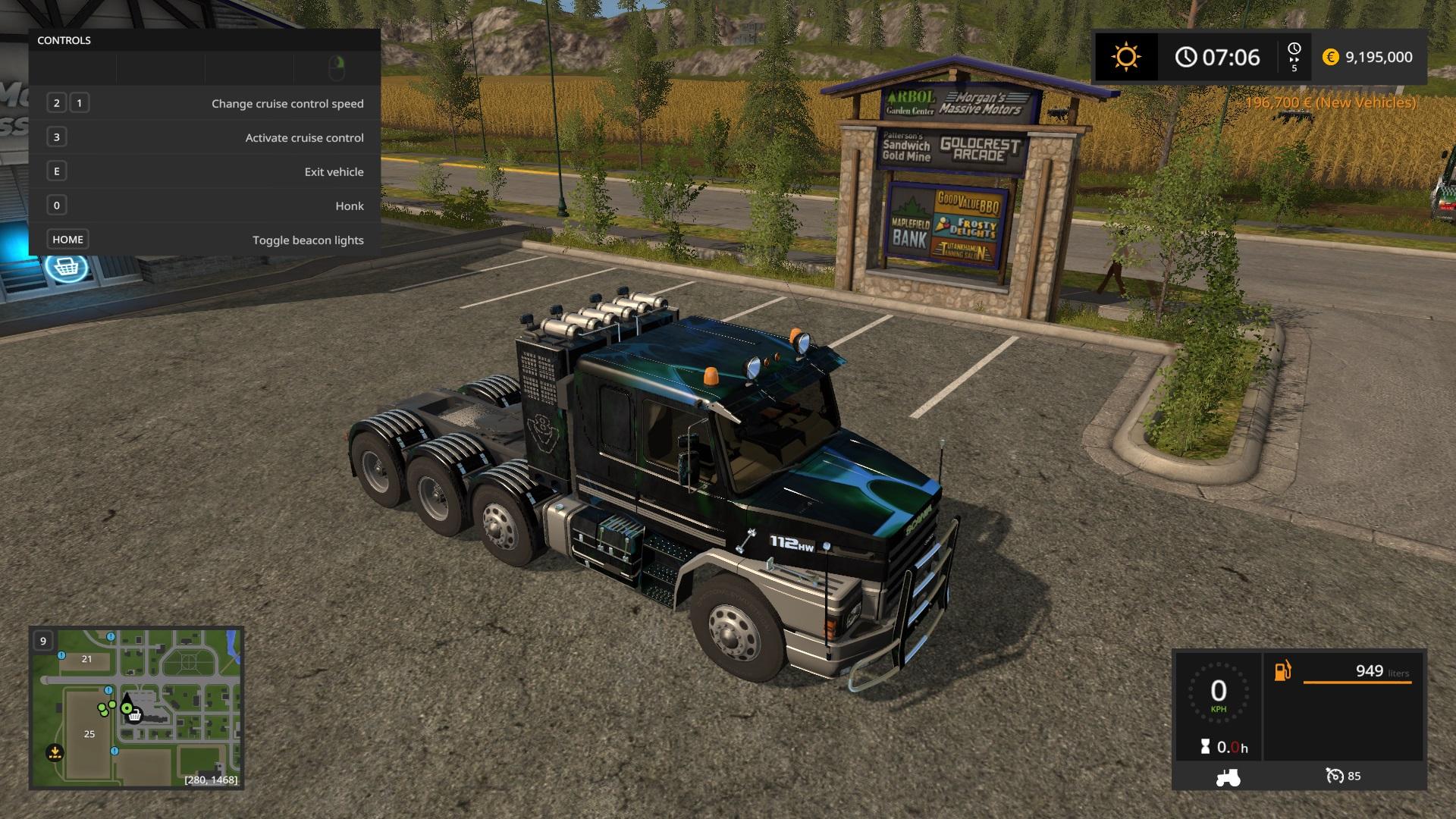
Task: Click the time scale fast-forward icon
Action: [1294, 57]
